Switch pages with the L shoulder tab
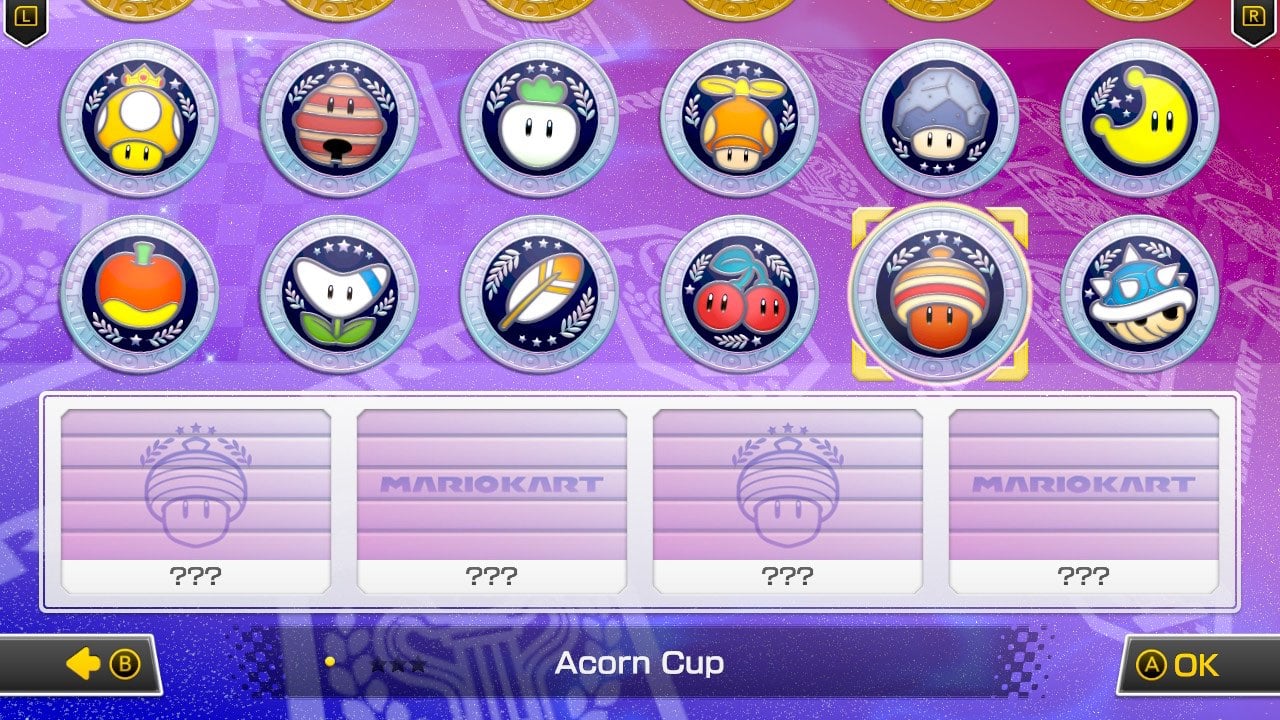 pos(27,15)
